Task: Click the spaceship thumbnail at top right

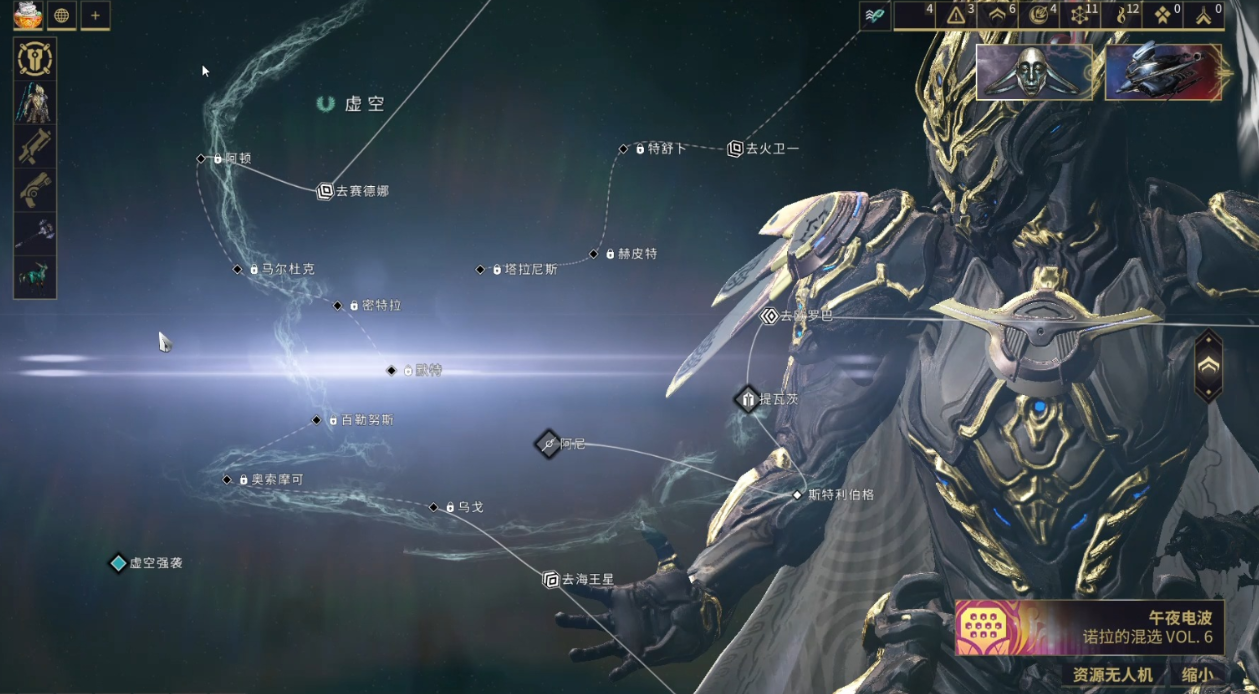Action: [x=1163, y=72]
